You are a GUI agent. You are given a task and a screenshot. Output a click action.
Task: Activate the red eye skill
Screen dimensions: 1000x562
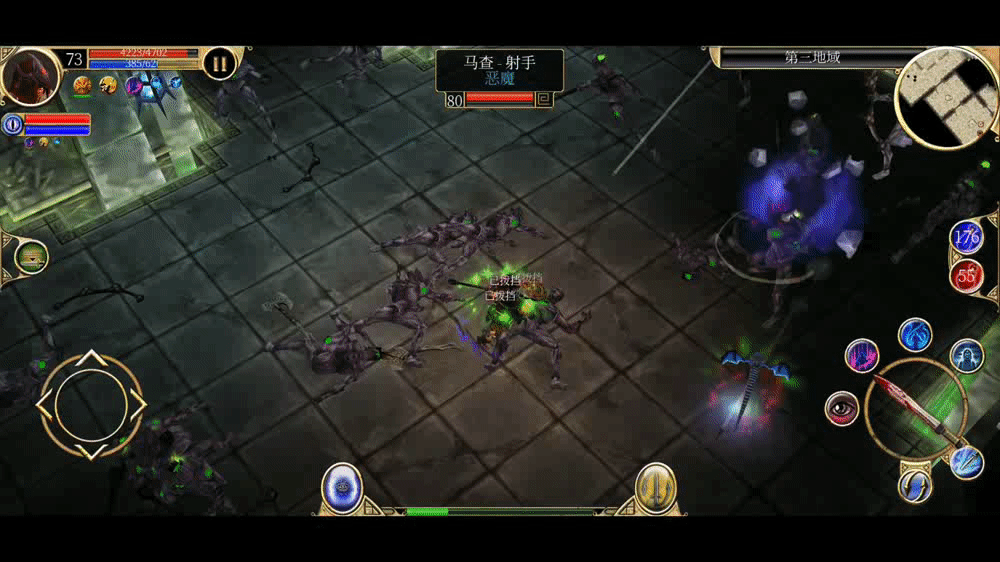pos(842,408)
